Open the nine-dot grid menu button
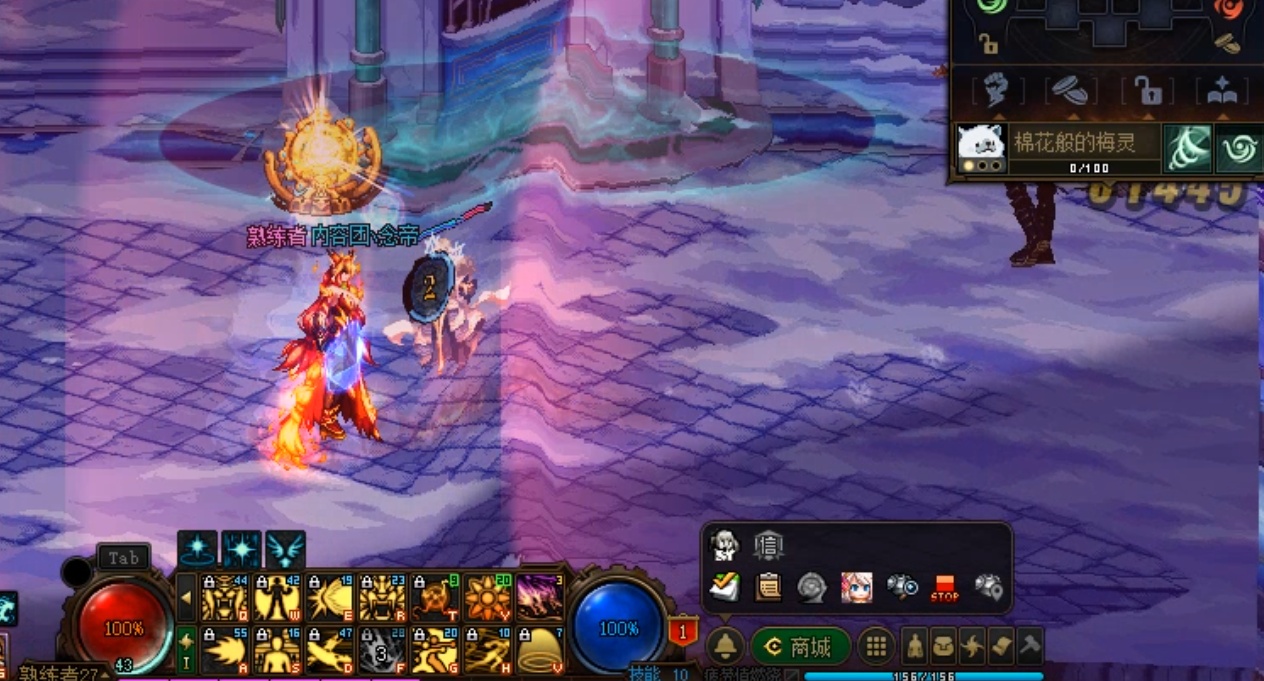Screen dimensions: 1264x681 876,647
